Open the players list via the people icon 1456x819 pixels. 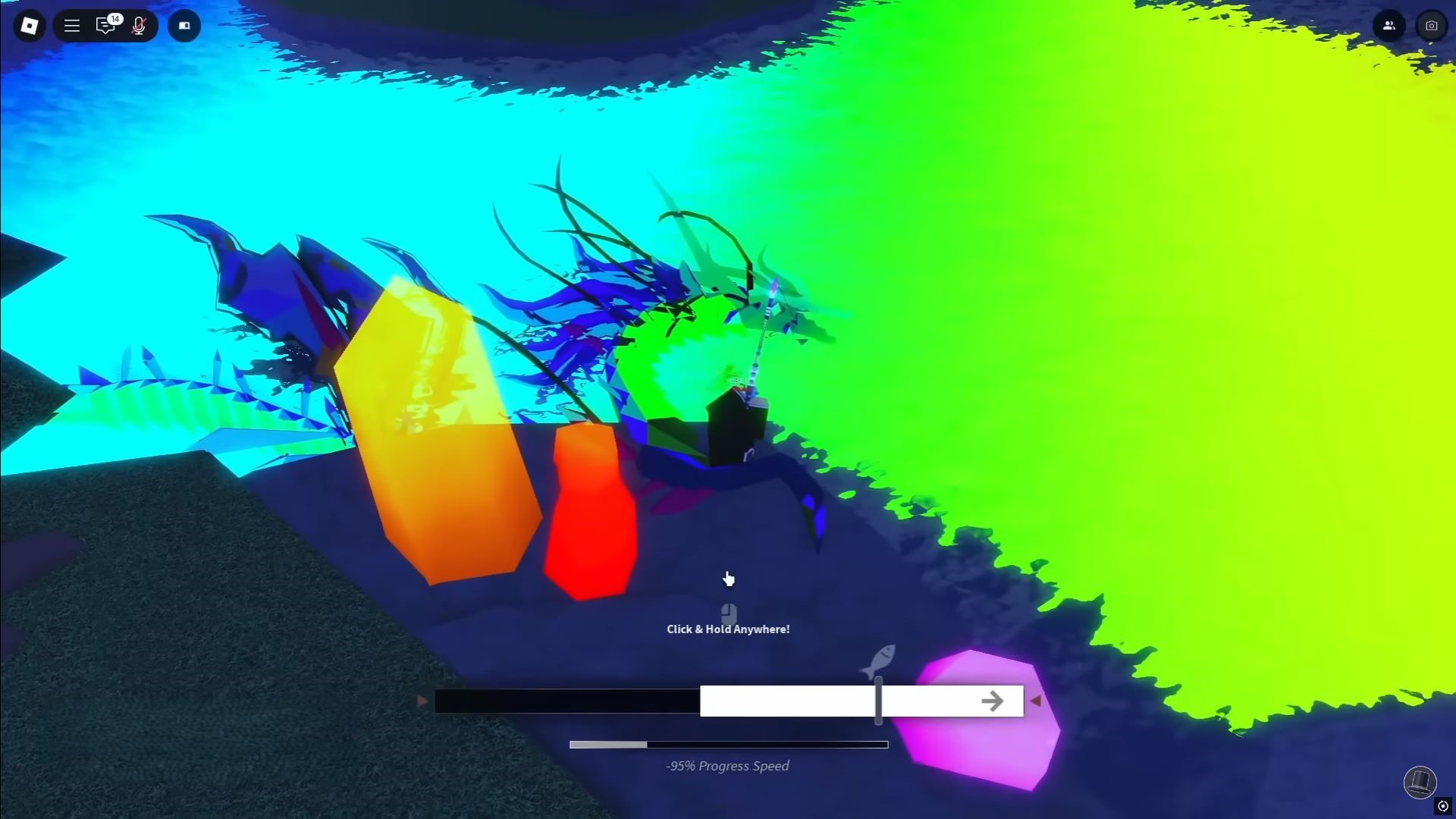pos(1389,25)
